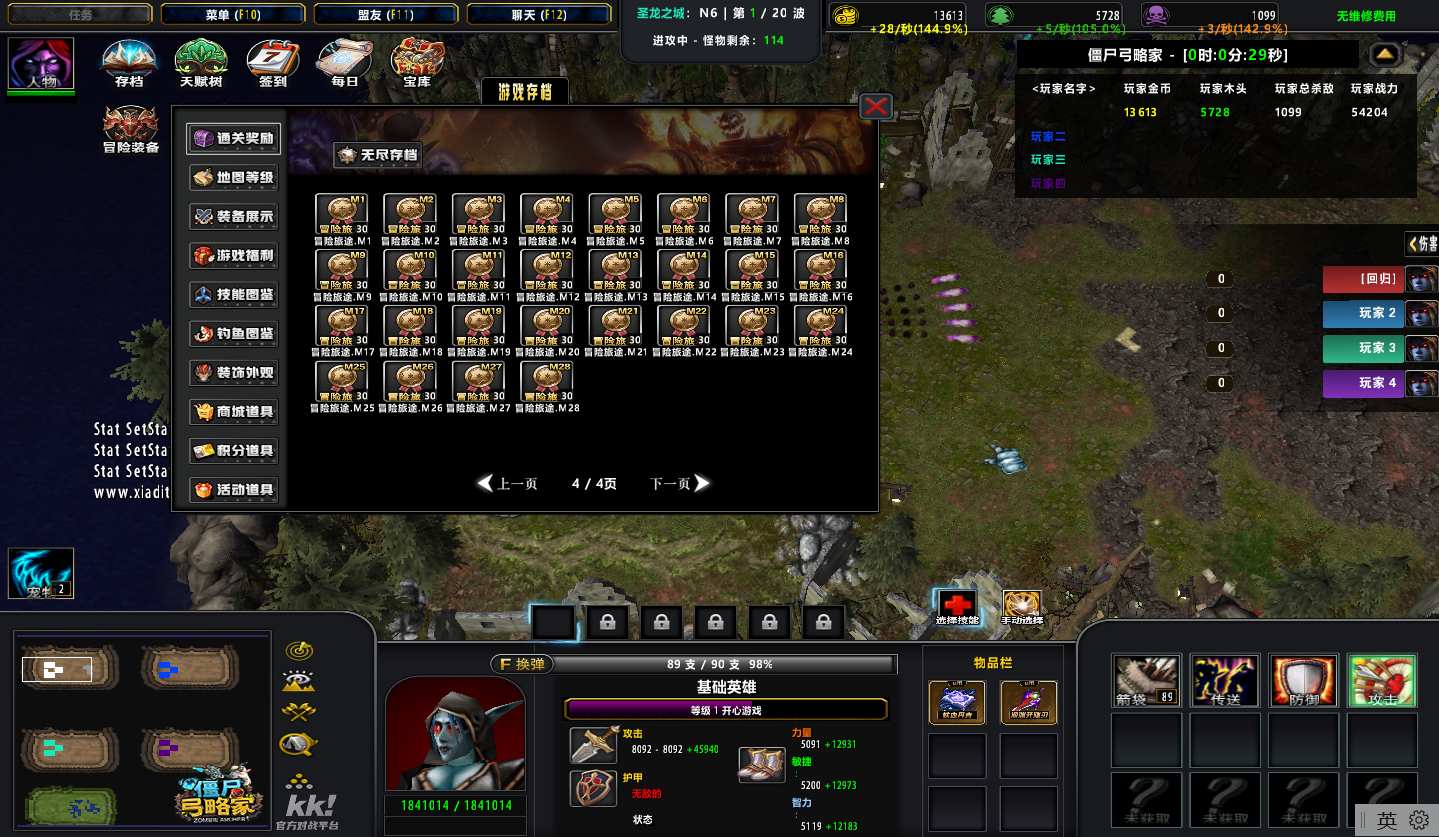The image size is (1439, 837).
Task: Open the 技能图鉴 category
Action: point(233,295)
